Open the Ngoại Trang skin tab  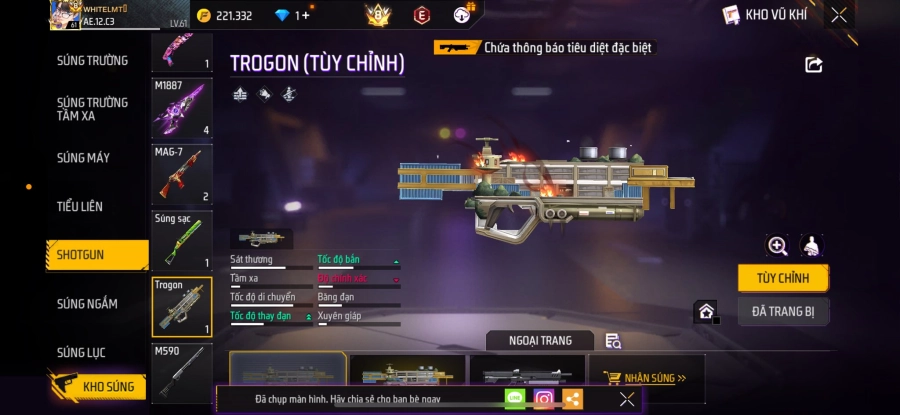coord(540,341)
